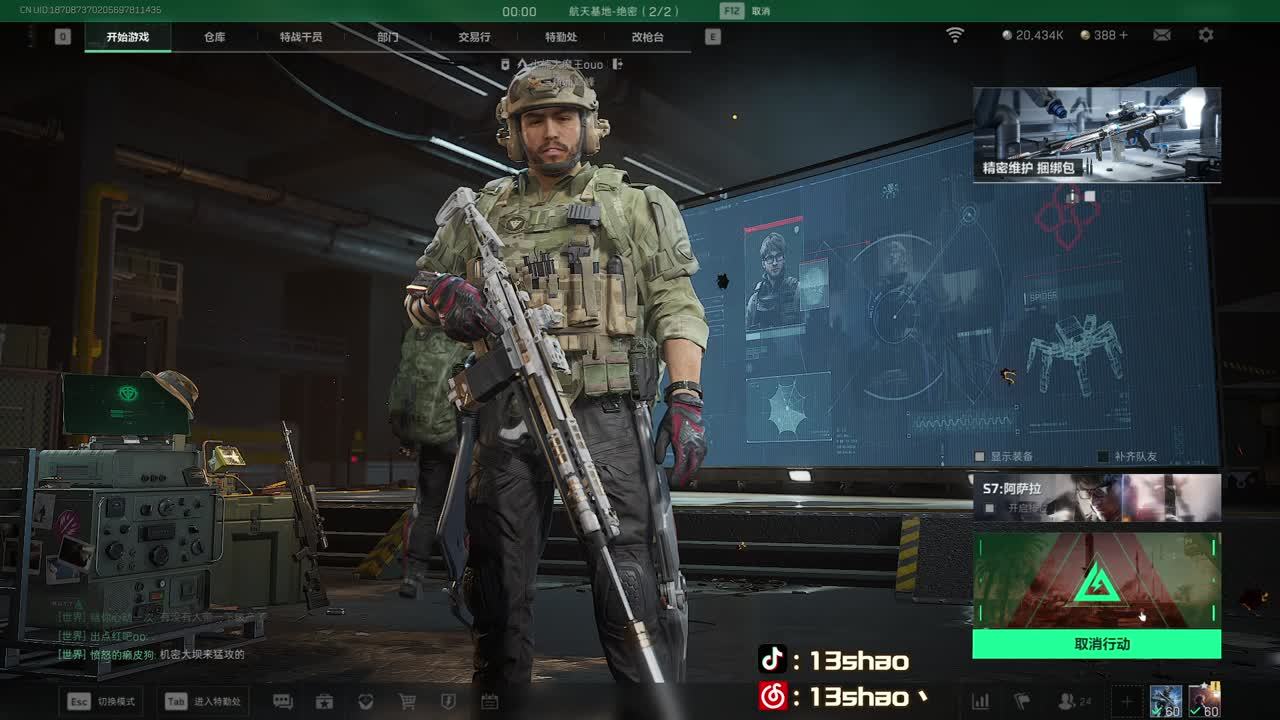Toggle the 显示装备 checkbox
The image size is (1280, 720).
981,456
